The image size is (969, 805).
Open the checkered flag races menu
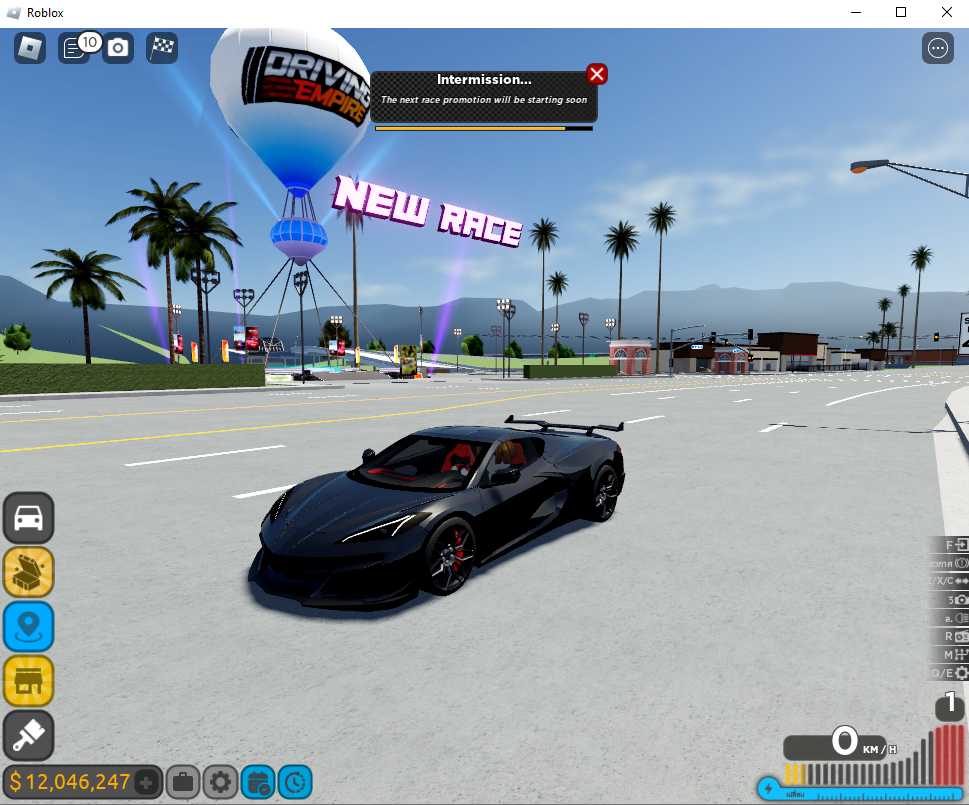[x=162, y=47]
